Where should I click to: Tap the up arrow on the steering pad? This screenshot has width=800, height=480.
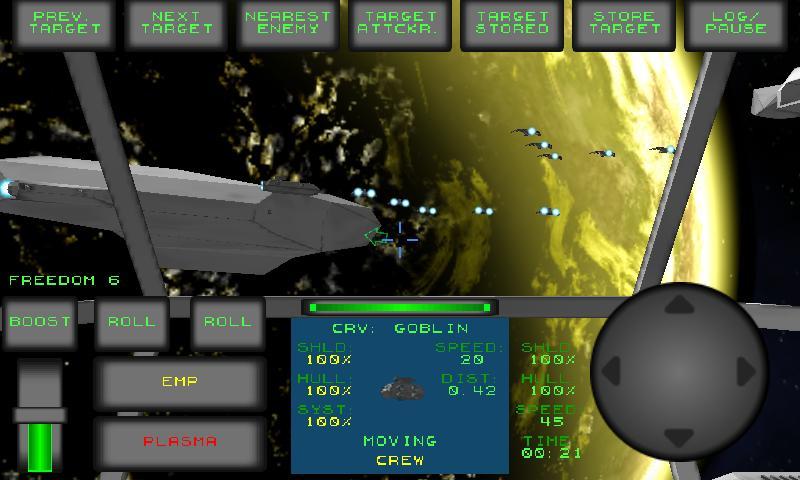680,304
